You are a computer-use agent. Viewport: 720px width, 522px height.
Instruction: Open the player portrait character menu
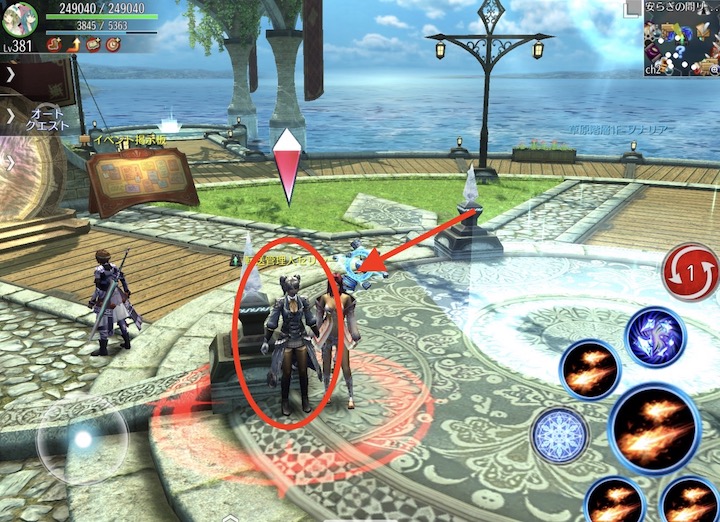[x=20, y=19]
